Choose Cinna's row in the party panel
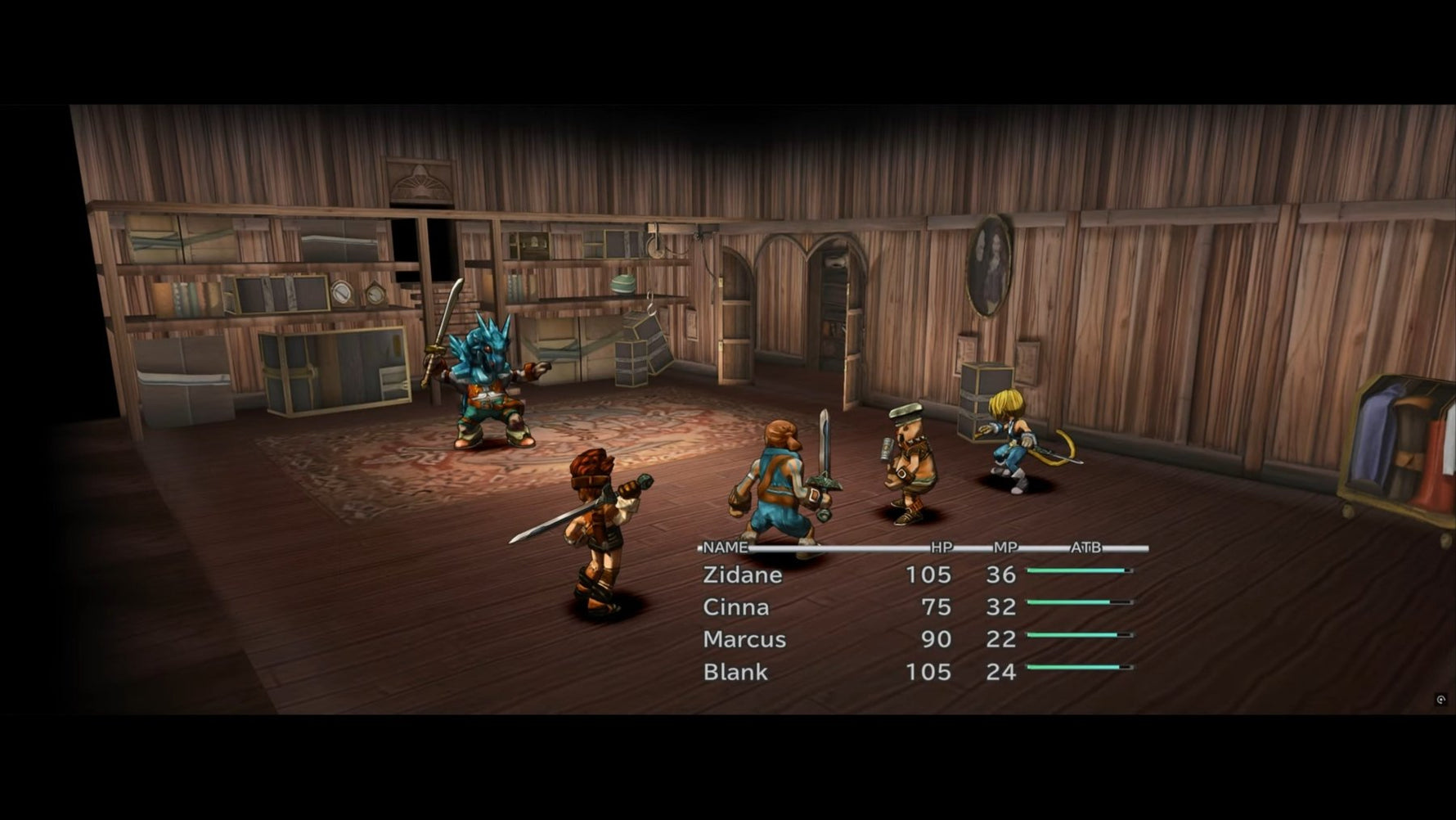This screenshot has width=1456, height=820. (x=736, y=607)
